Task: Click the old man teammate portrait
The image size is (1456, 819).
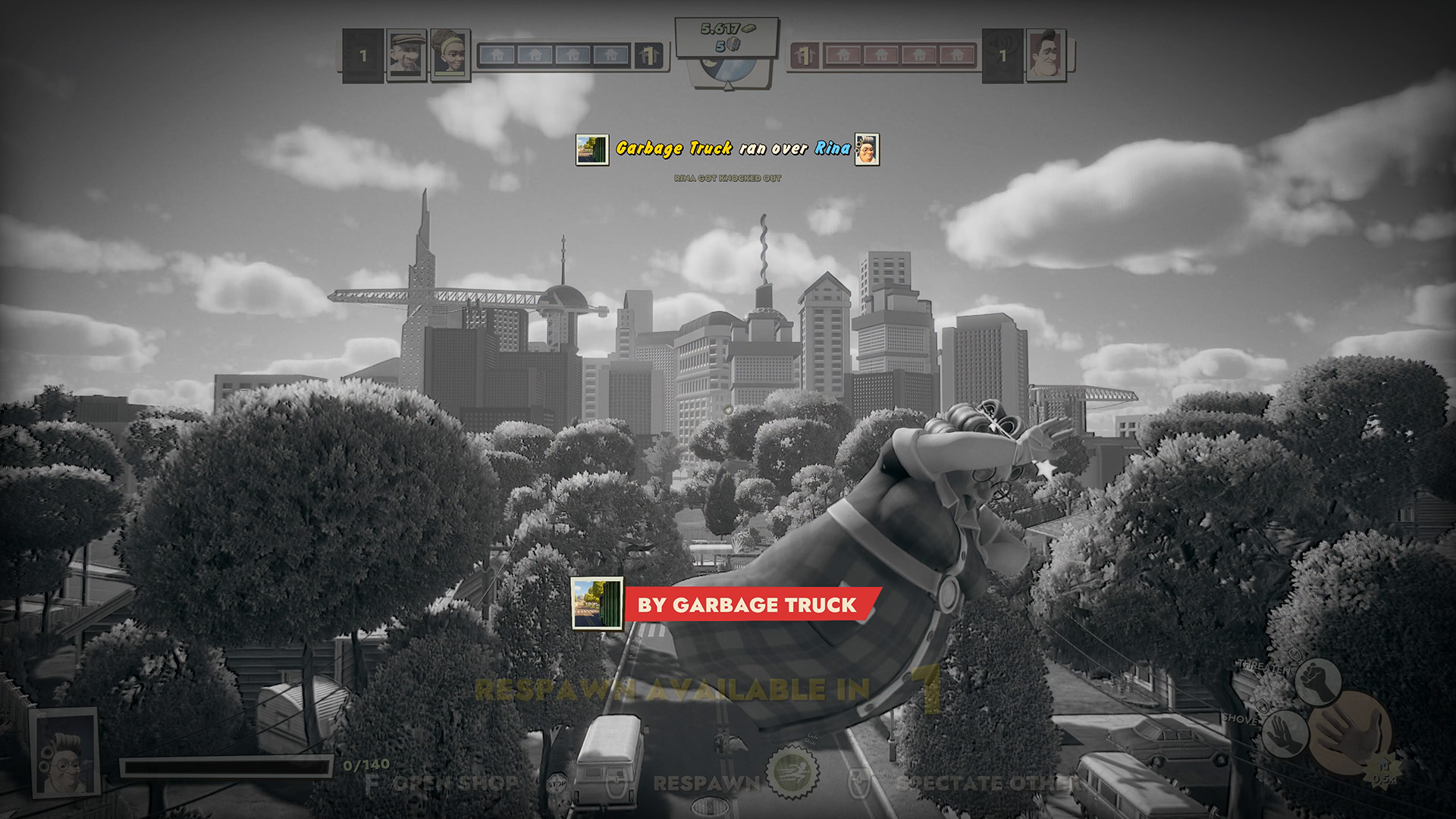Action: click(x=406, y=53)
